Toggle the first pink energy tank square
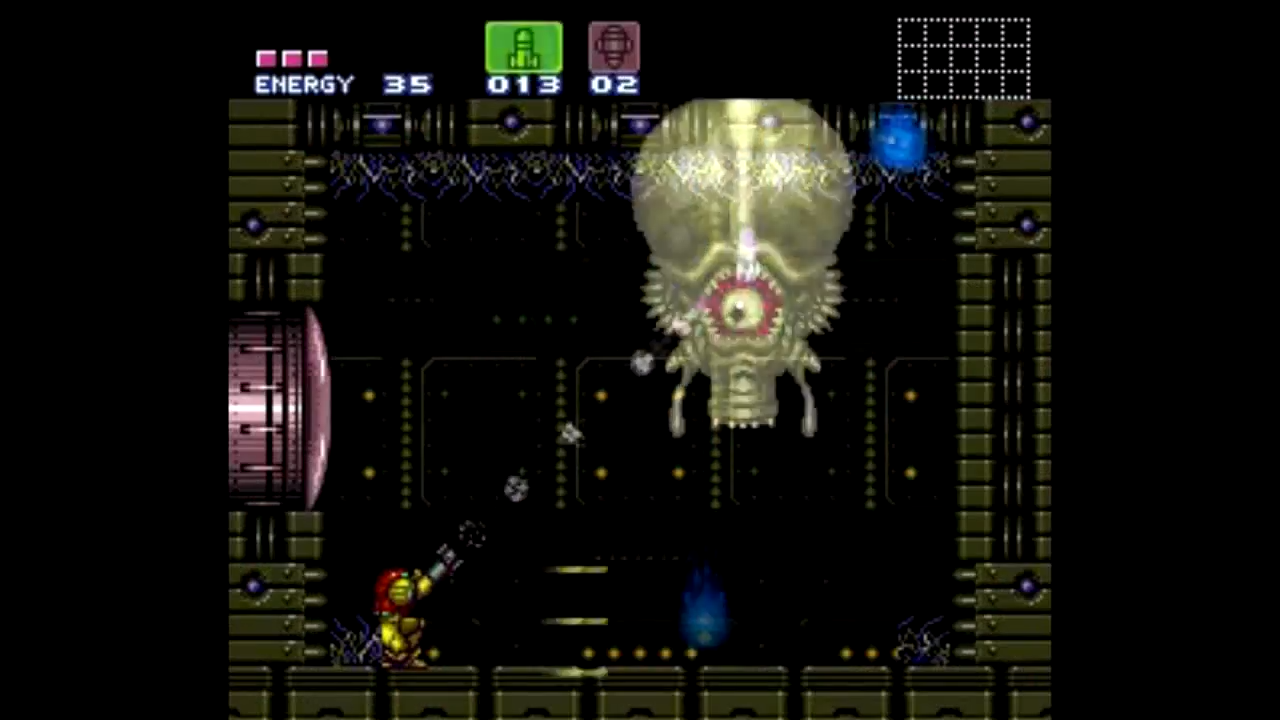The image size is (1280, 720). click(266, 58)
